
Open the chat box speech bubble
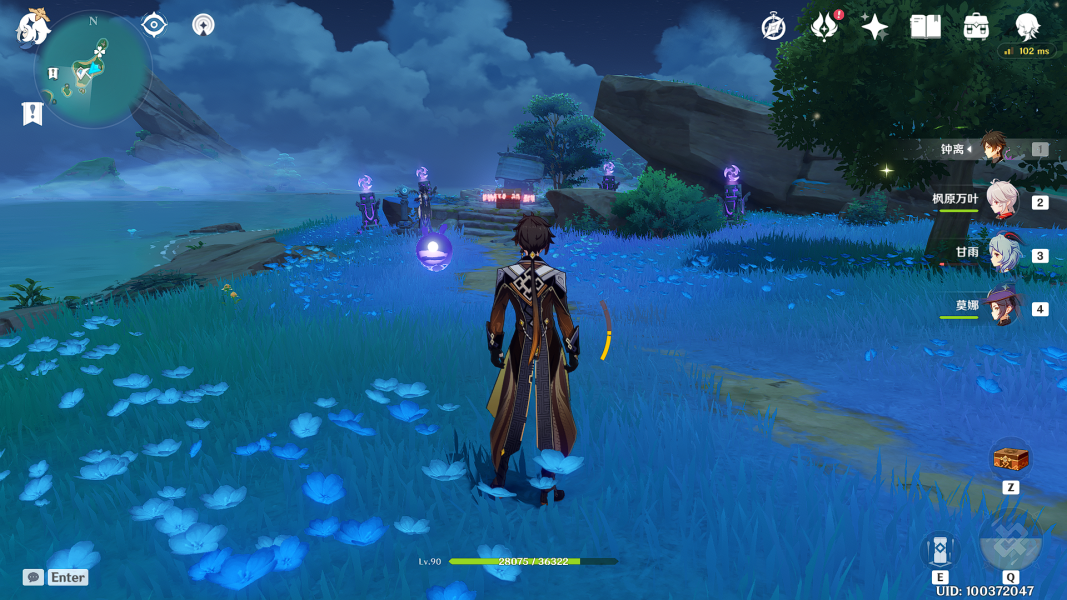click(34, 577)
